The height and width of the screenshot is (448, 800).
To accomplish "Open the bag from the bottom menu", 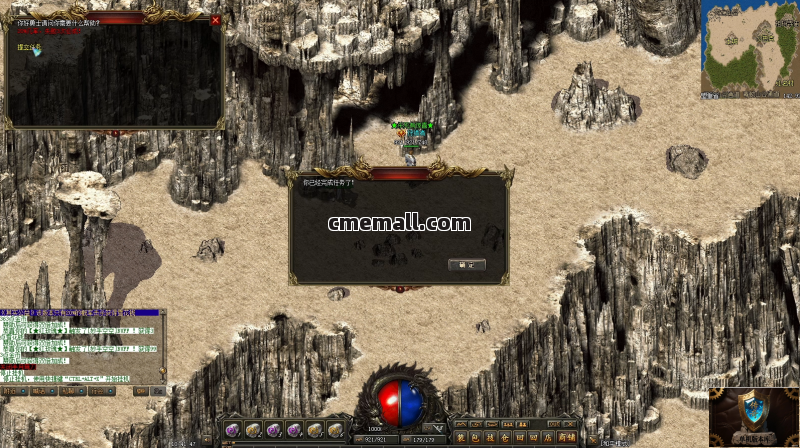I will tap(476, 437).
